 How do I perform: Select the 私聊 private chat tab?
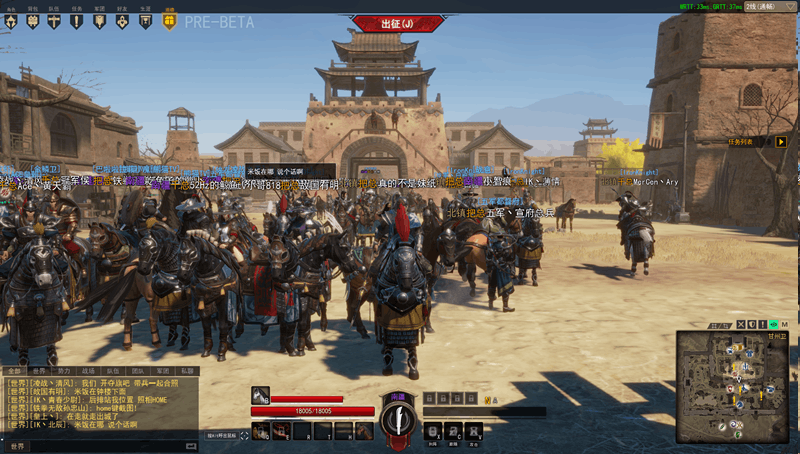point(188,370)
